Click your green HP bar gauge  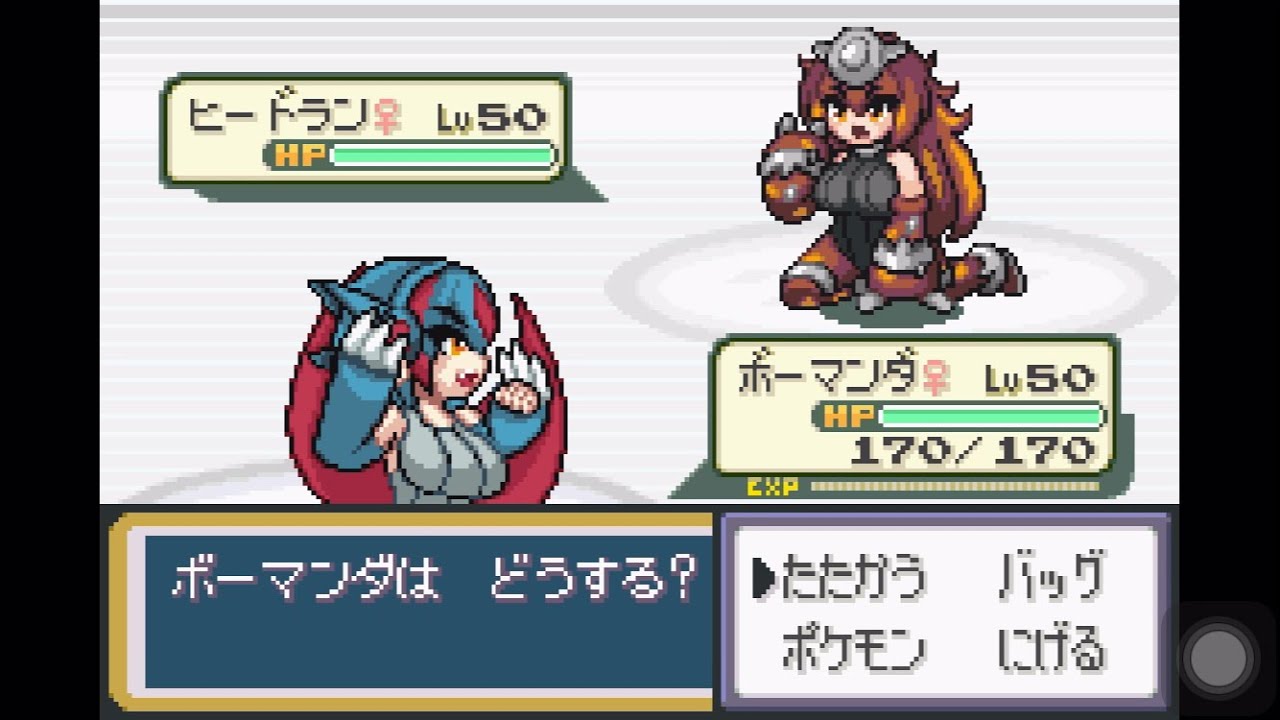coord(990,417)
